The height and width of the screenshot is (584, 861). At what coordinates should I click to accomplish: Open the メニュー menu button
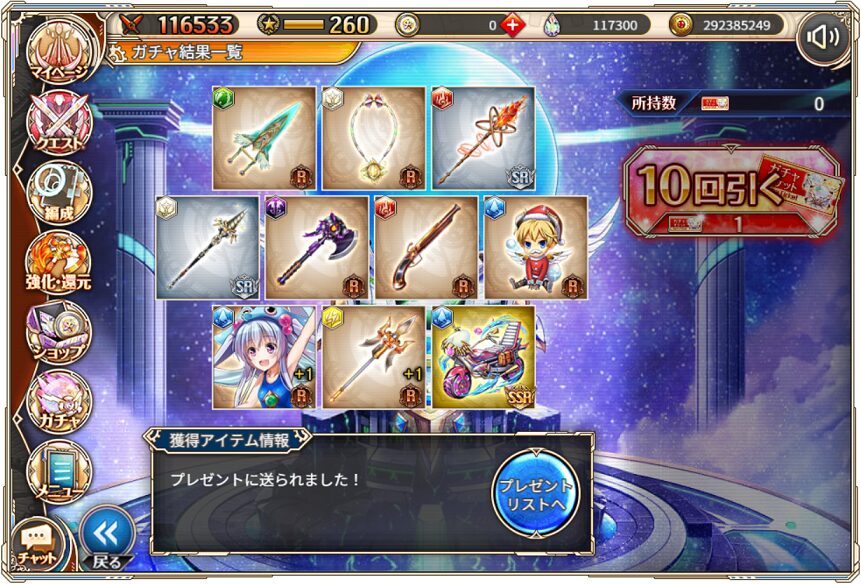point(58,470)
